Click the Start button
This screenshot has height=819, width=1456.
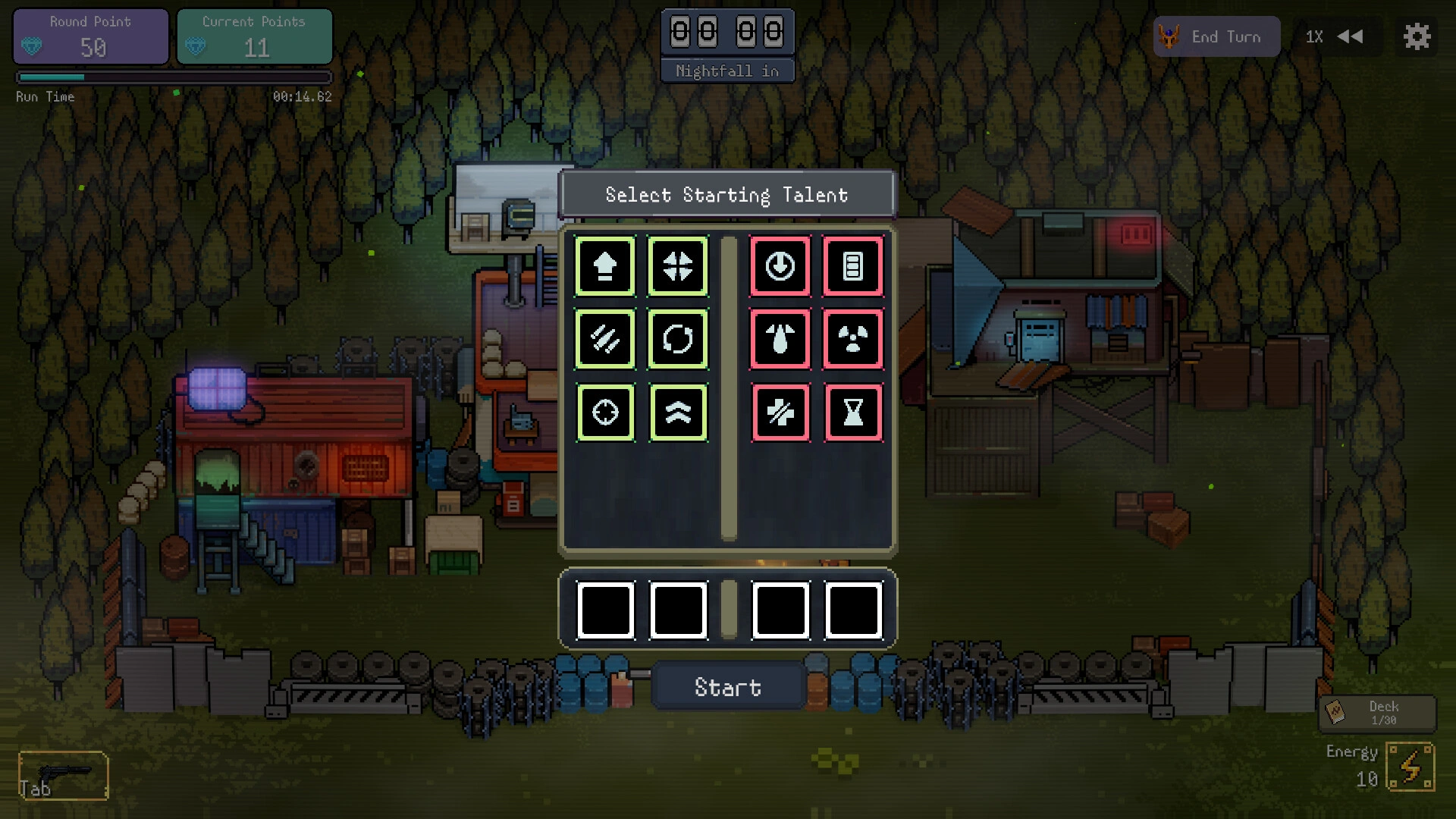coord(727,687)
